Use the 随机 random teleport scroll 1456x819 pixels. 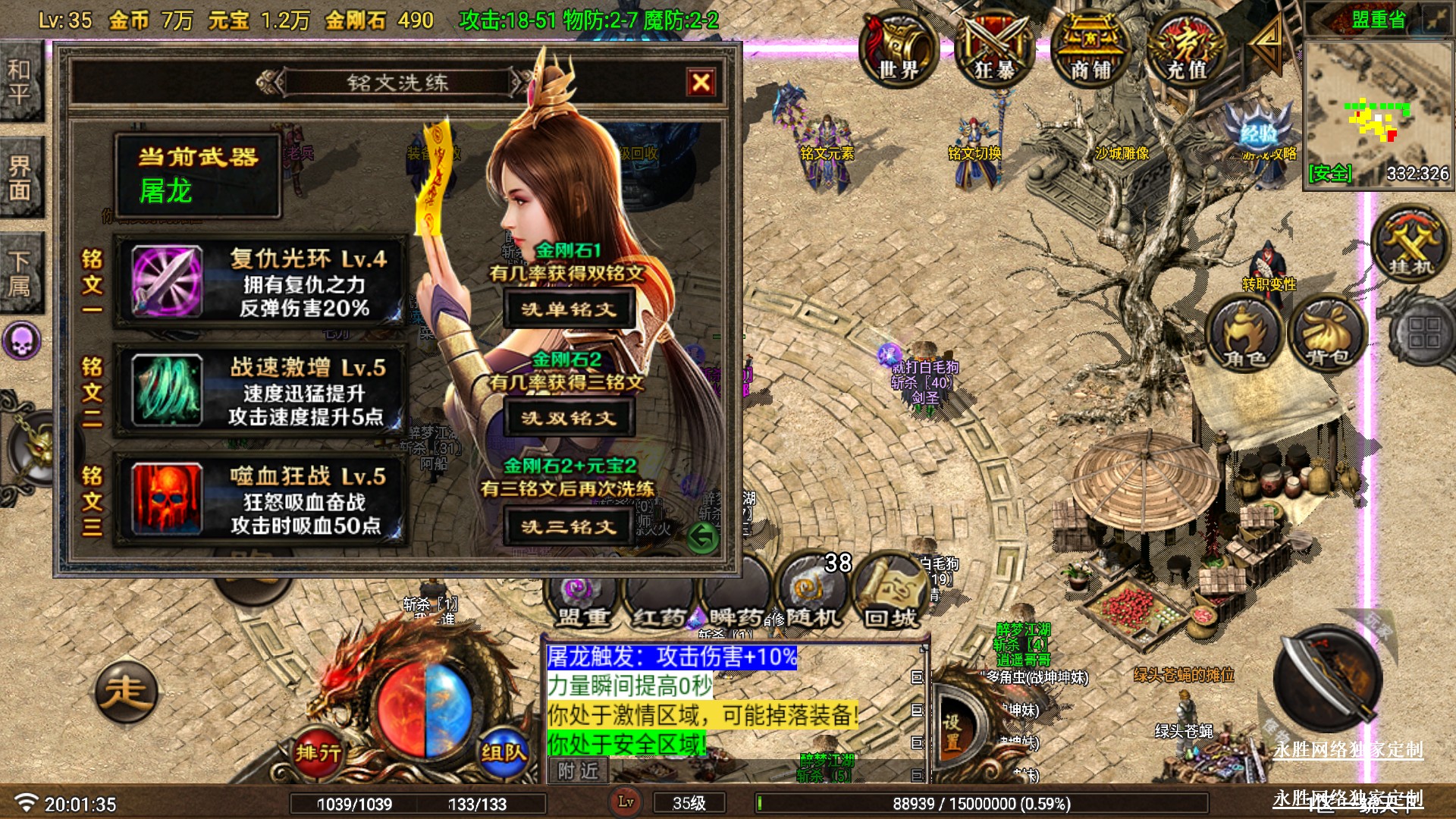coord(811,595)
